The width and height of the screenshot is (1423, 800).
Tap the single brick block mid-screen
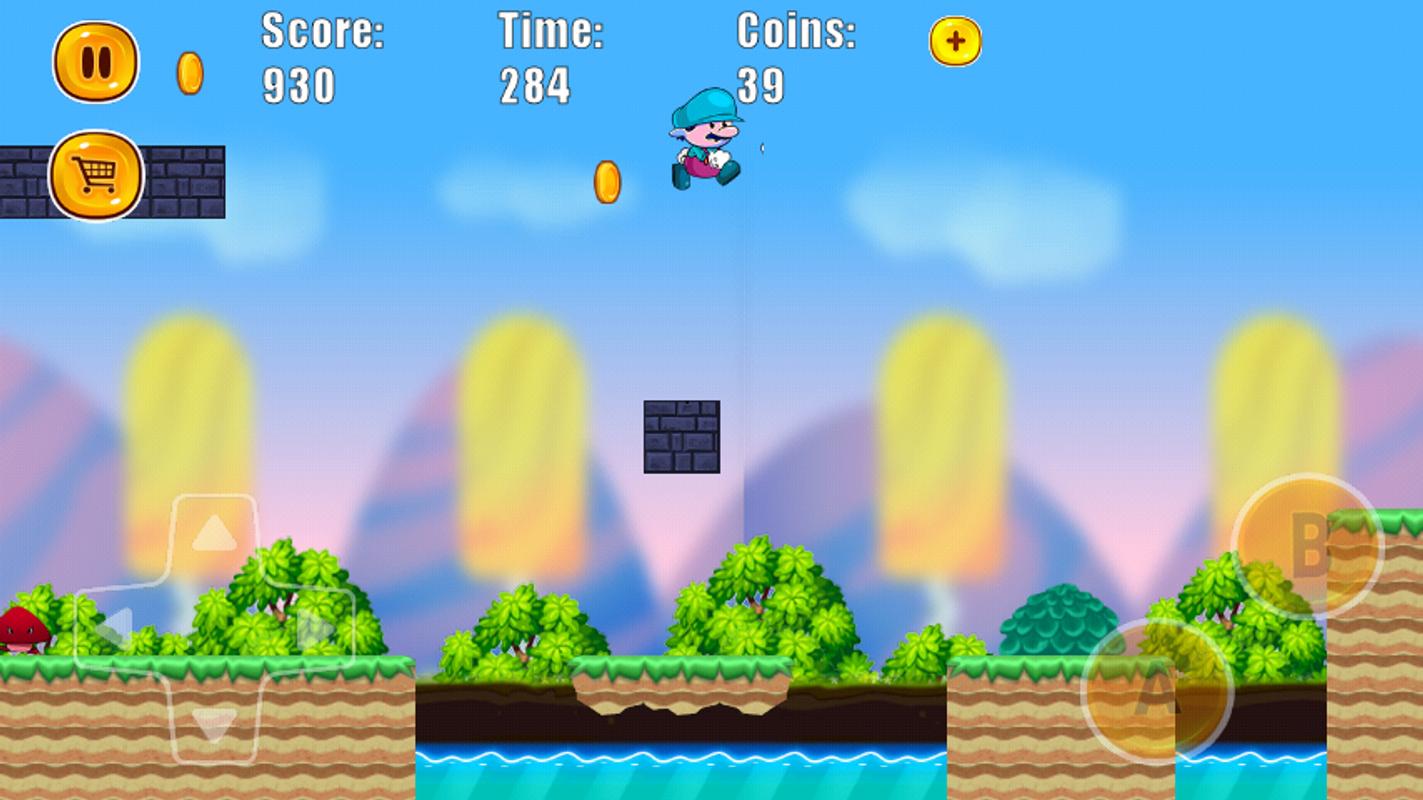click(681, 435)
